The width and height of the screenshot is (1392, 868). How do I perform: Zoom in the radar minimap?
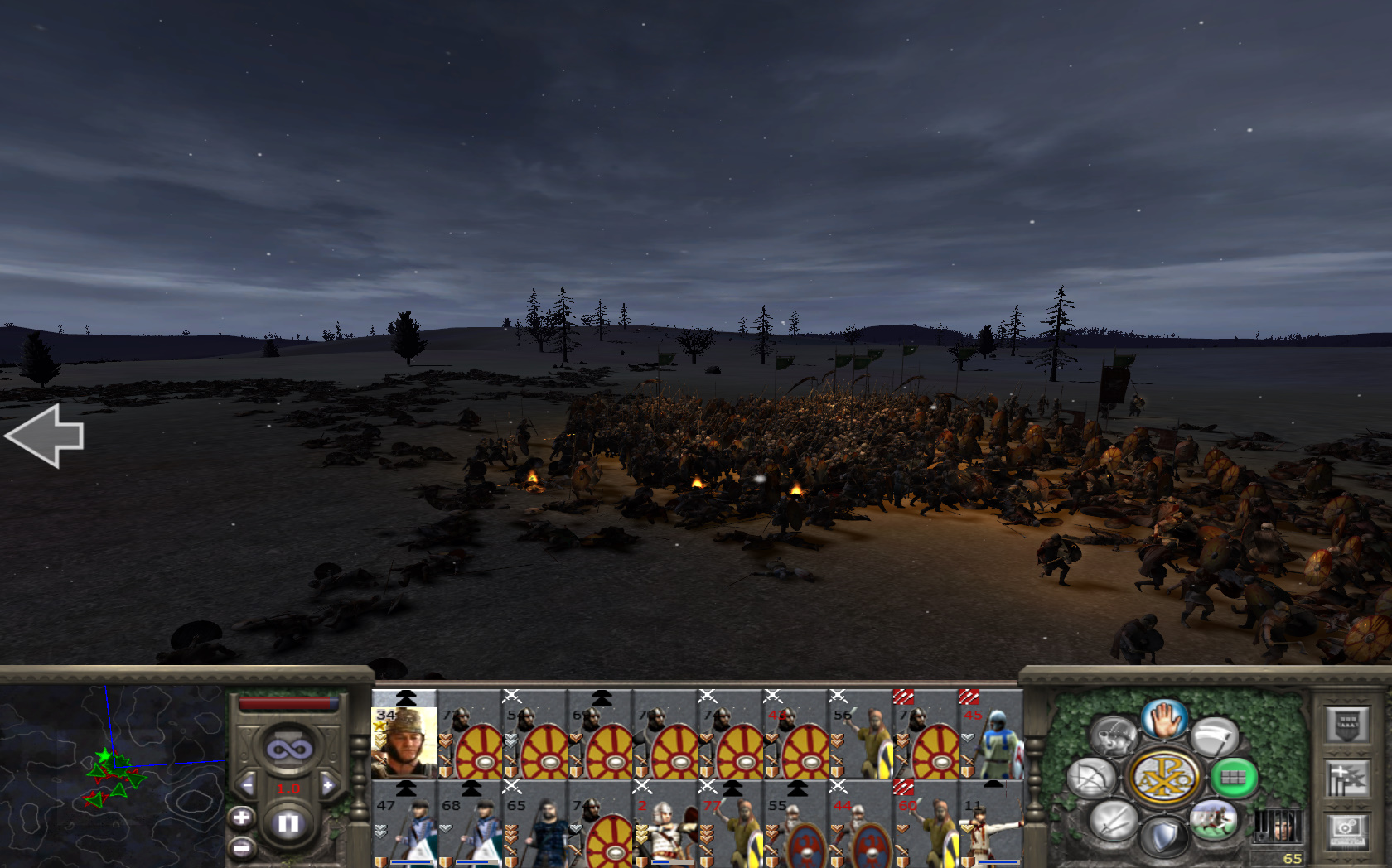pyautogui.click(x=241, y=818)
